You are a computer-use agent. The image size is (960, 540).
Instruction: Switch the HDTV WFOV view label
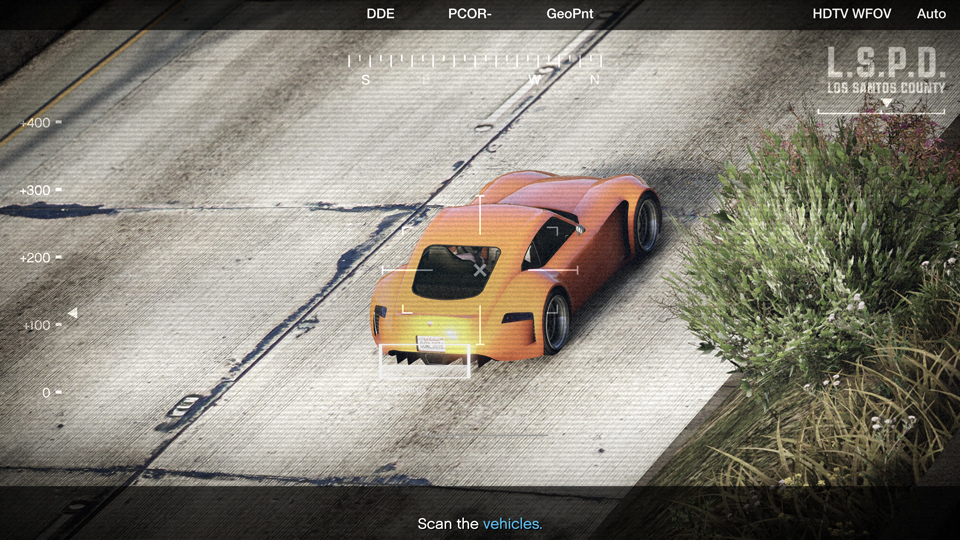tap(851, 14)
